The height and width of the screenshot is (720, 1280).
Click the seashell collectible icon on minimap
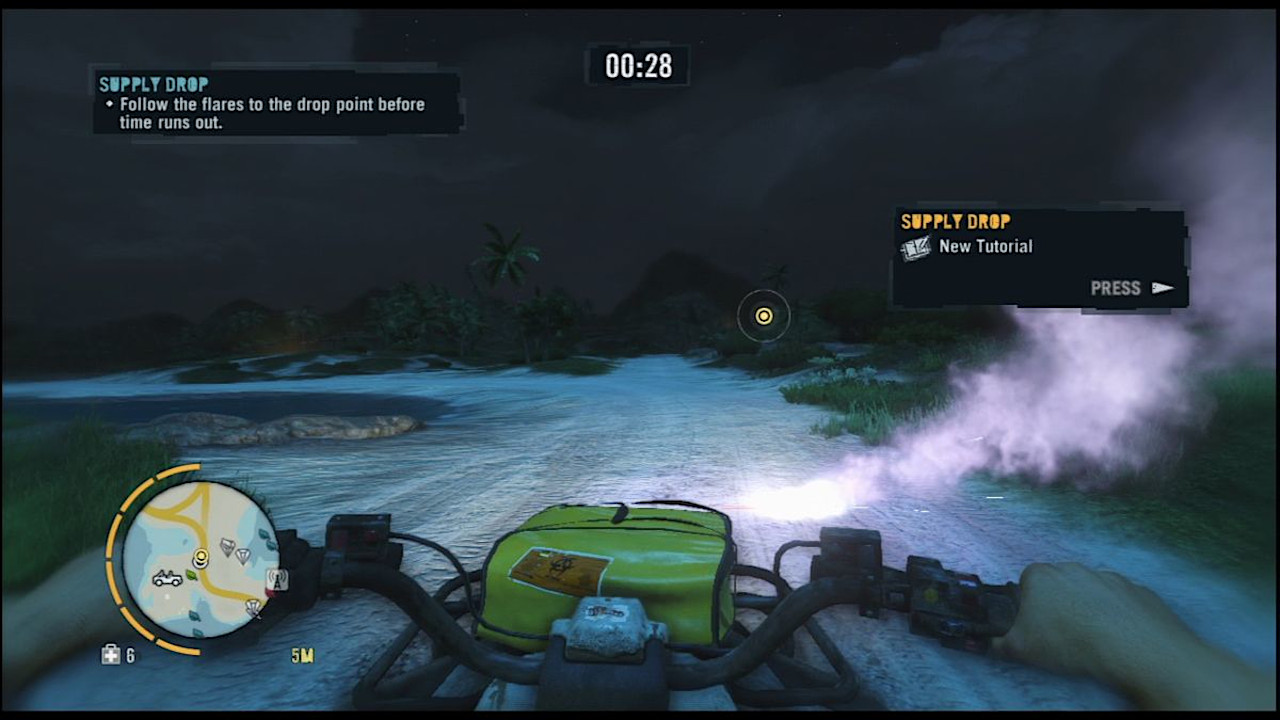[252, 606]
